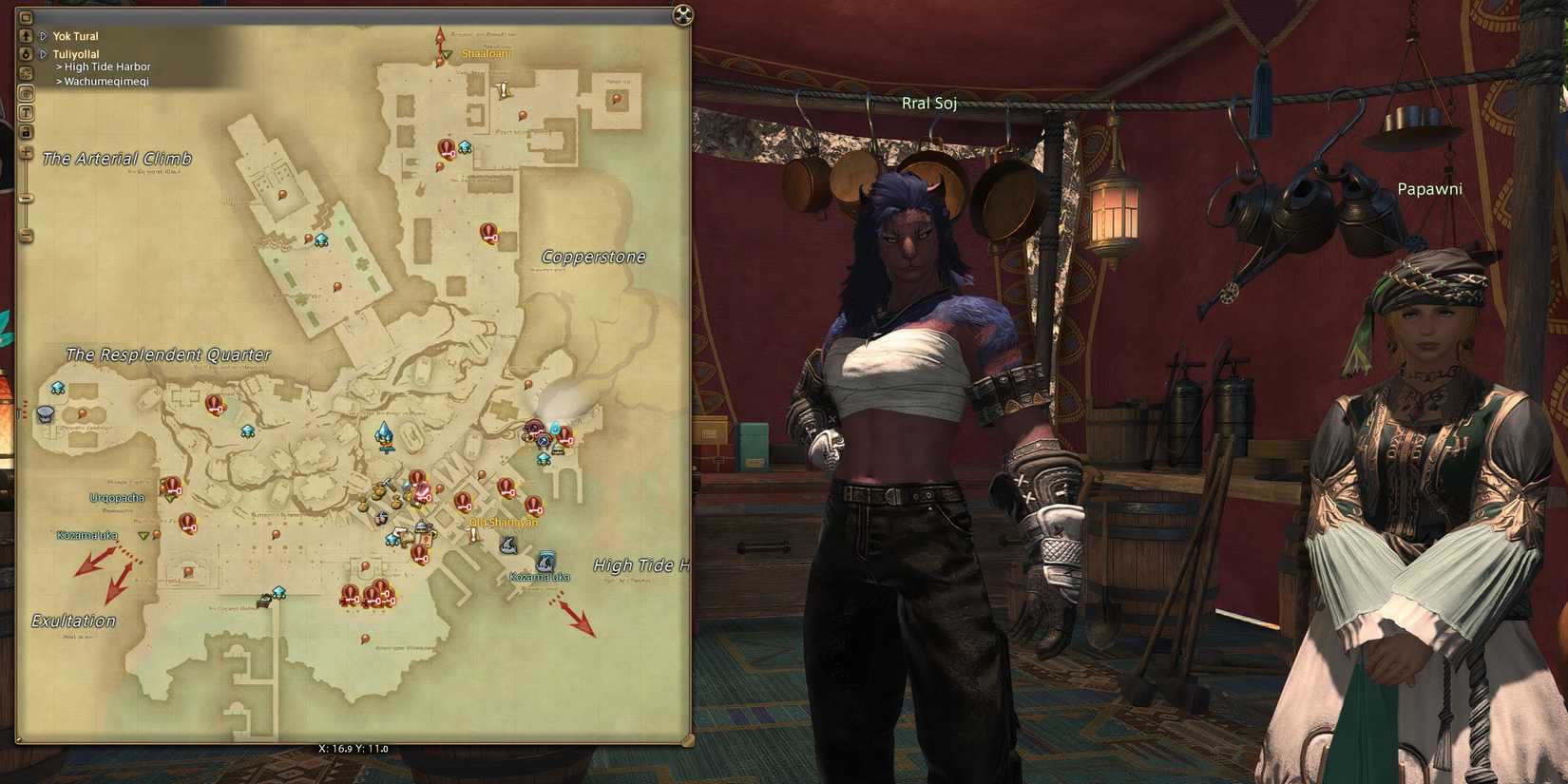The image size is (1568, 784).
Task: Zoom out using the minus magnifier button
Action: click(27, 235)
